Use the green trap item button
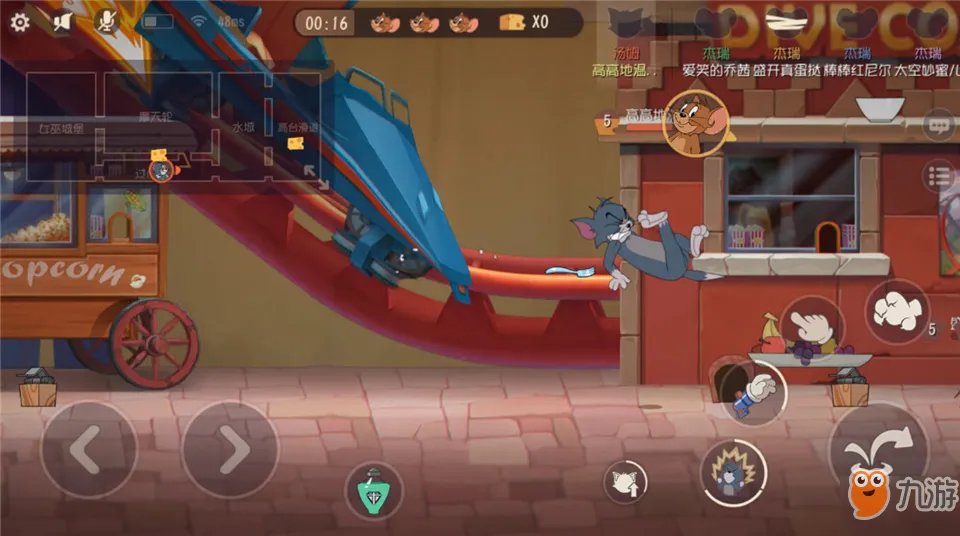This screenshot has height=536, width=960. point(373,491)
